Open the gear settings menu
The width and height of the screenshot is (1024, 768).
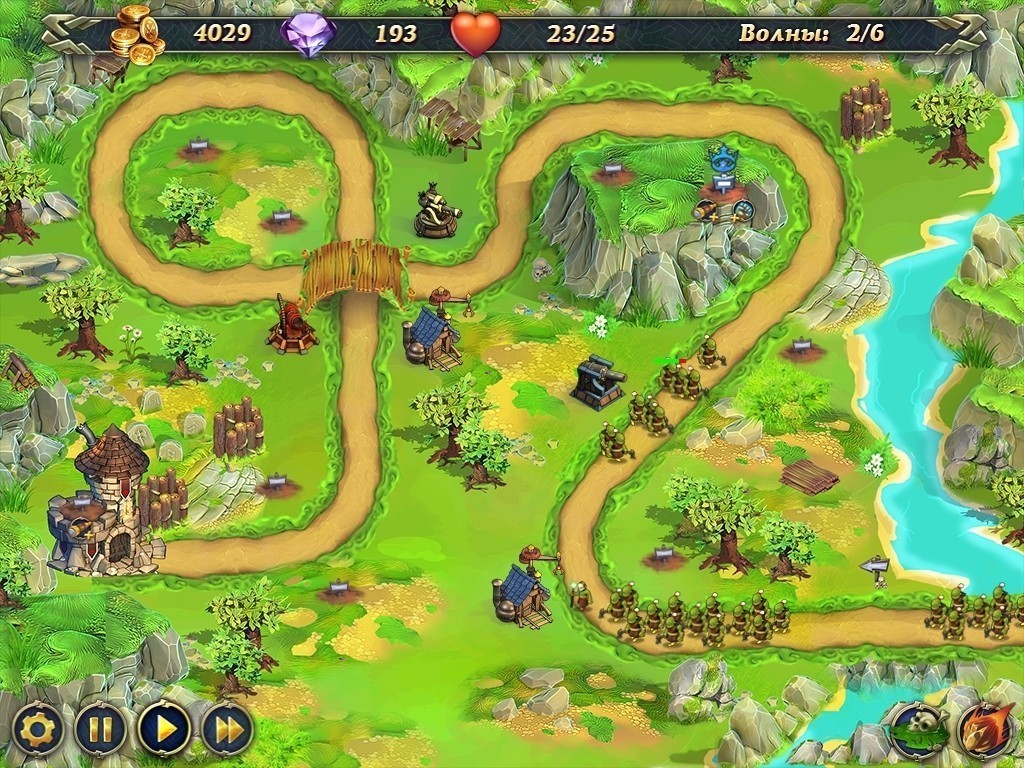click(x=36, y=729)
